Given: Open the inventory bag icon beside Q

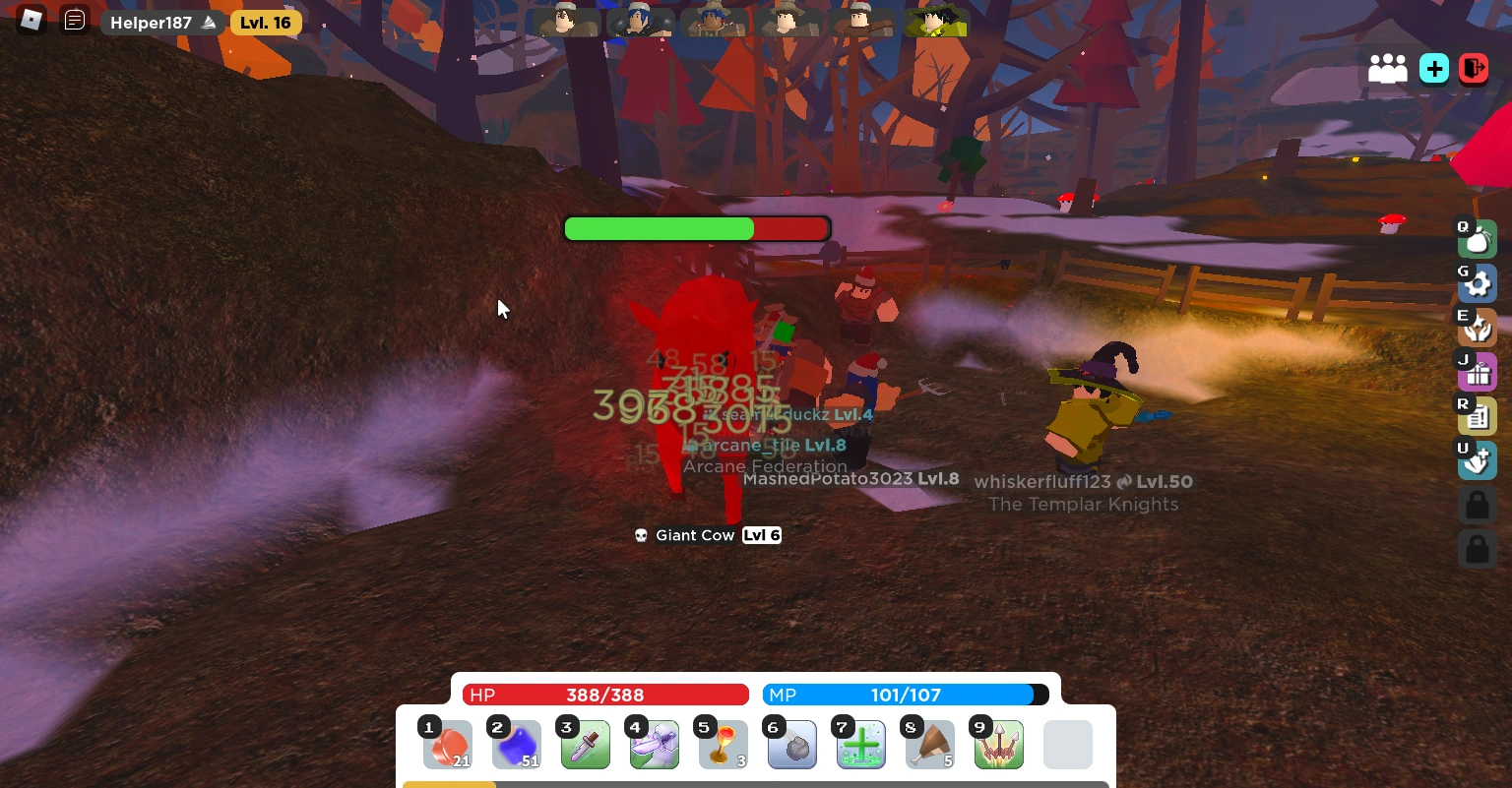Looking at the screenshot, I should tap(1478, 238).
